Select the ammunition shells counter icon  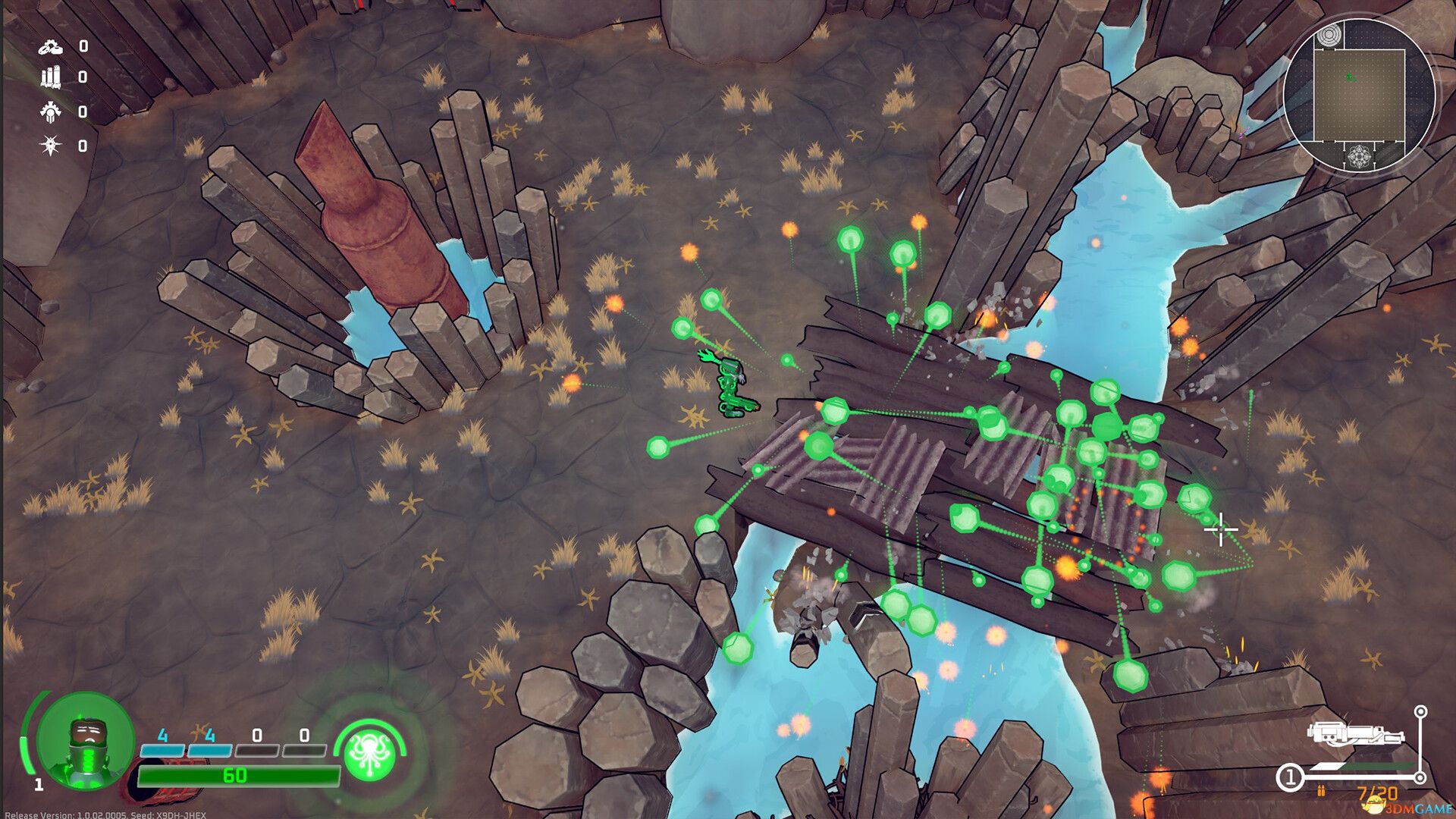pos(50,78)
